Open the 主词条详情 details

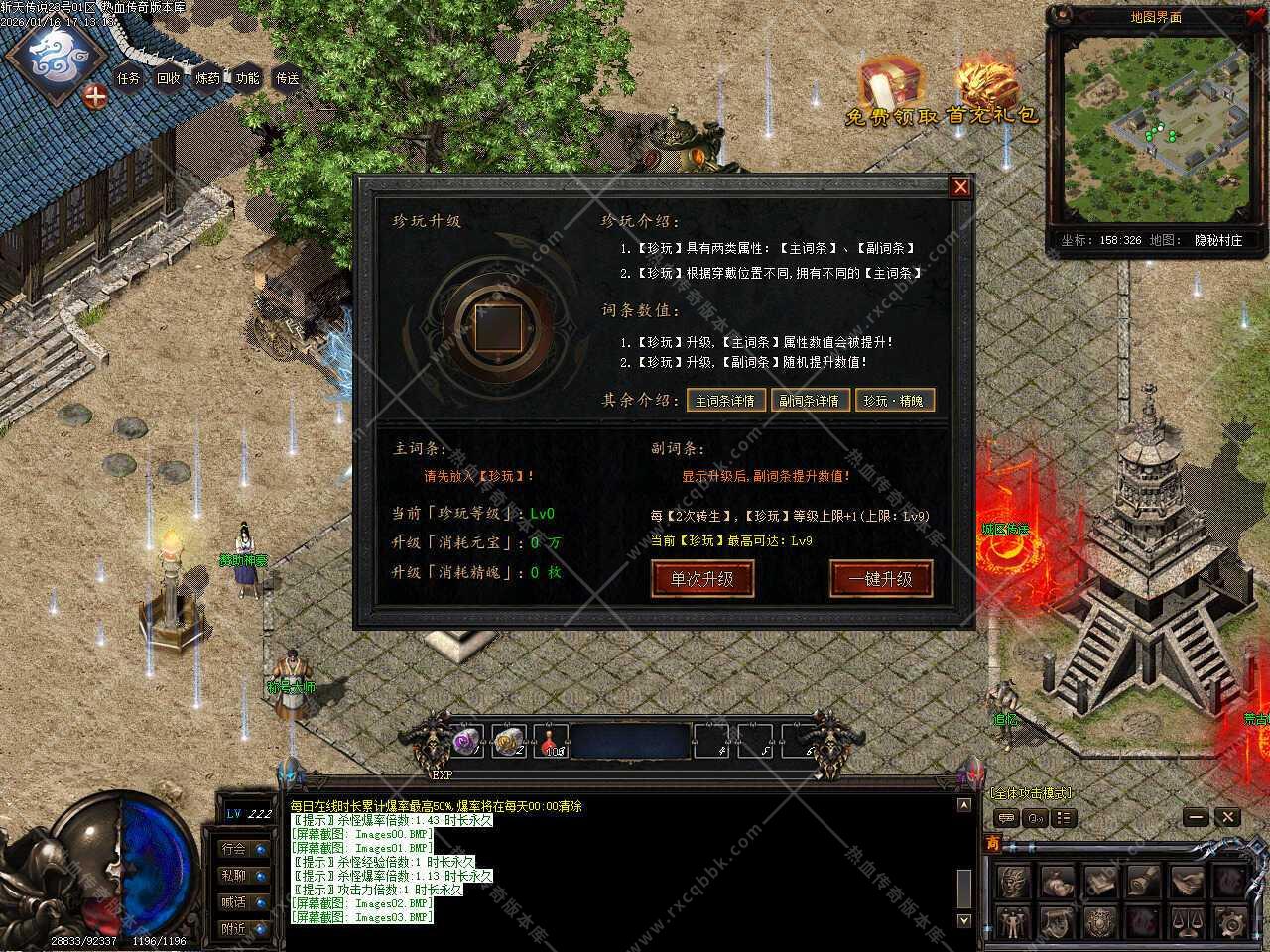(x=724, y=401)
